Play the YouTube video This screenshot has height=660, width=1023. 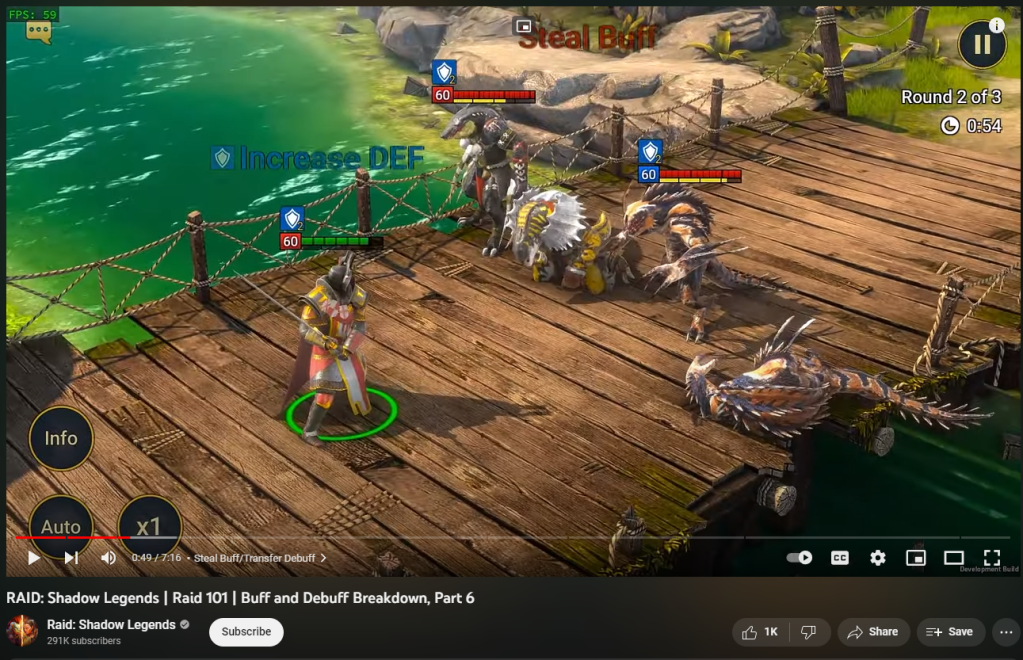point(33,558)
